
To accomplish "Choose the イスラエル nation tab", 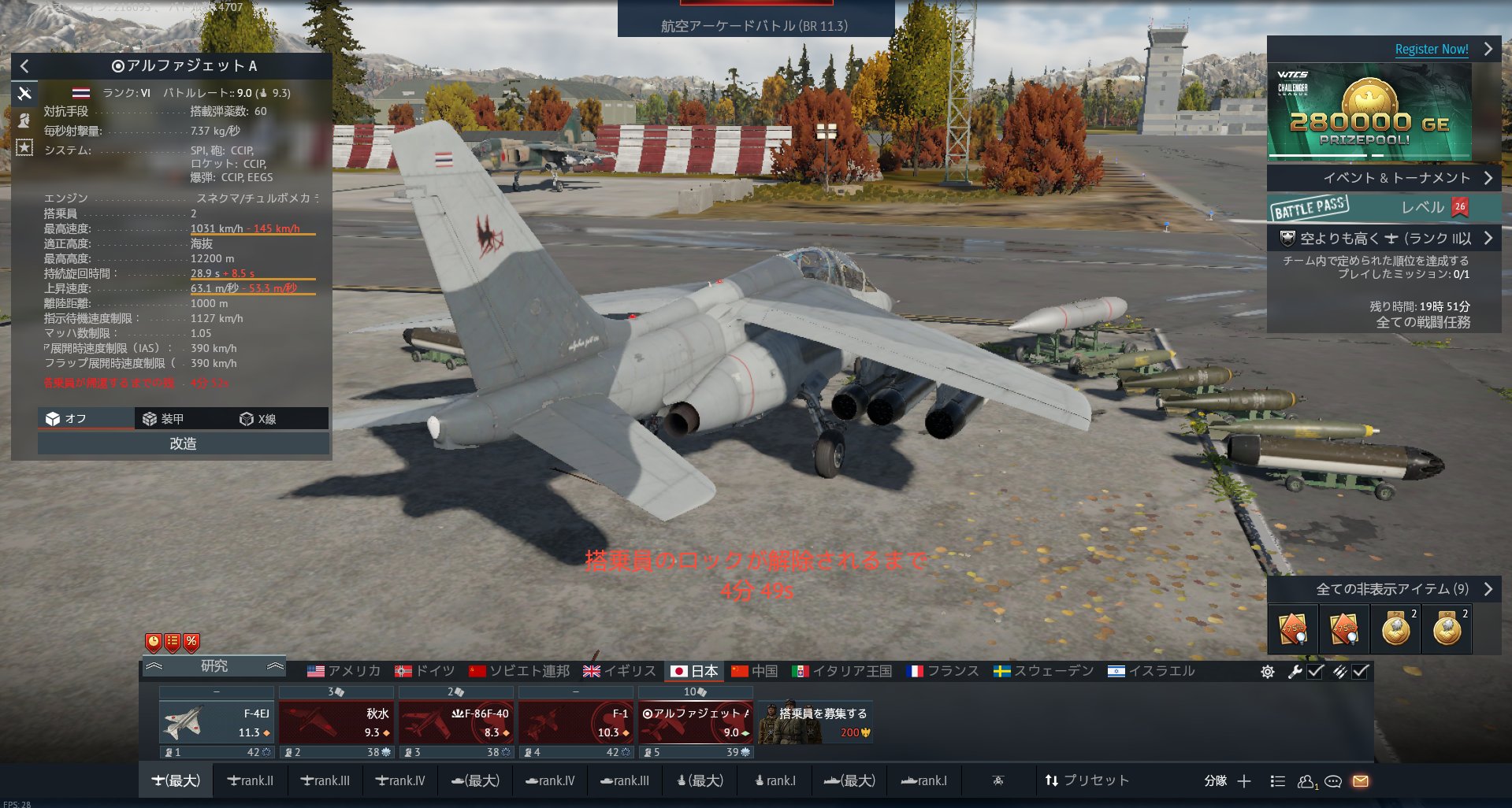I will [1151, 671].
